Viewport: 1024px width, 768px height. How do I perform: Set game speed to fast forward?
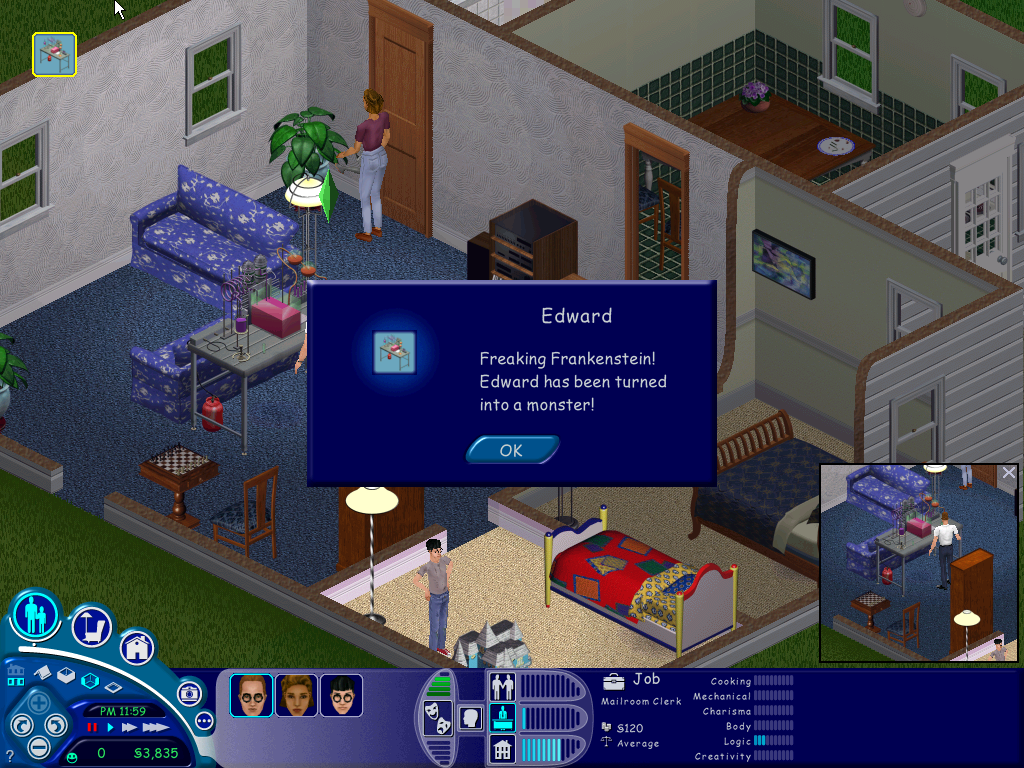coord(129,728)
